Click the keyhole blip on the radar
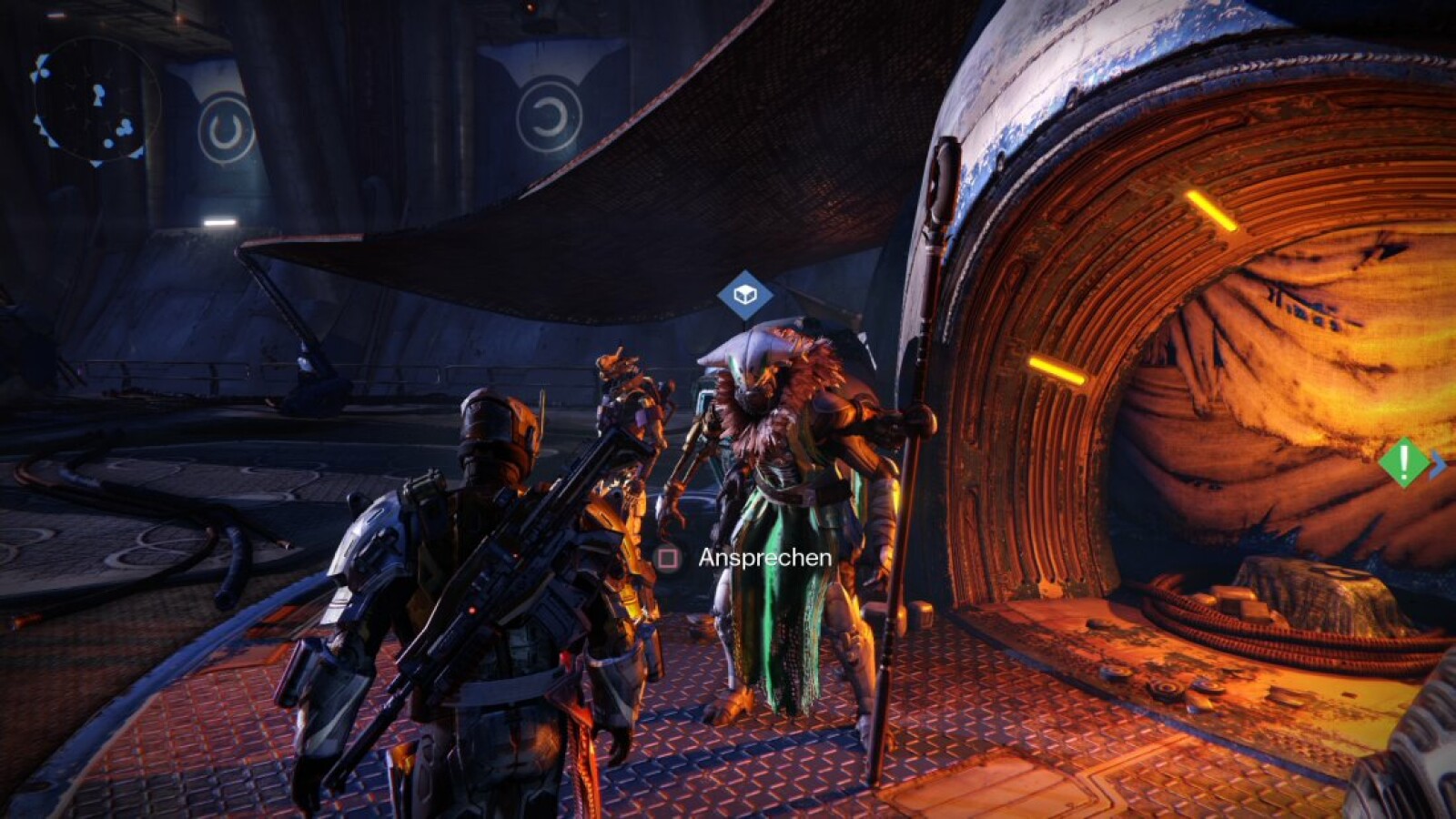 [98, 95]
